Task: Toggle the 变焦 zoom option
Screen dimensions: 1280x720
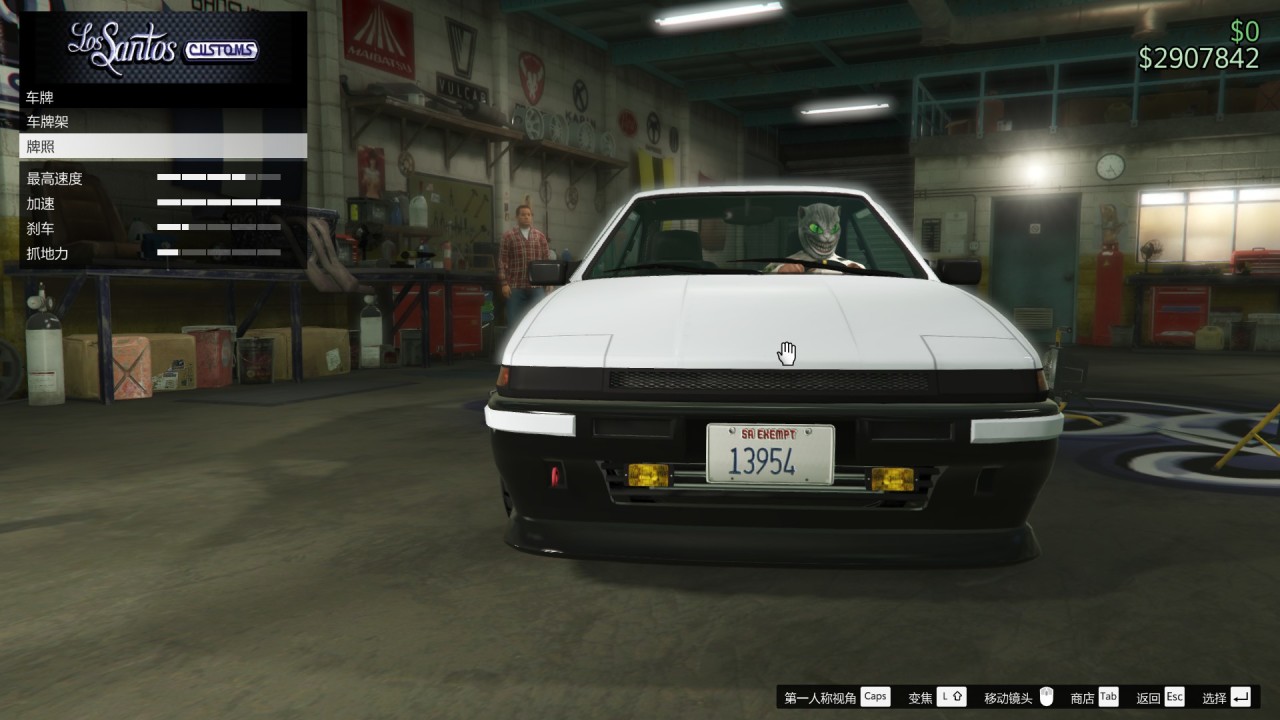Action: click(x=920, y=696)
